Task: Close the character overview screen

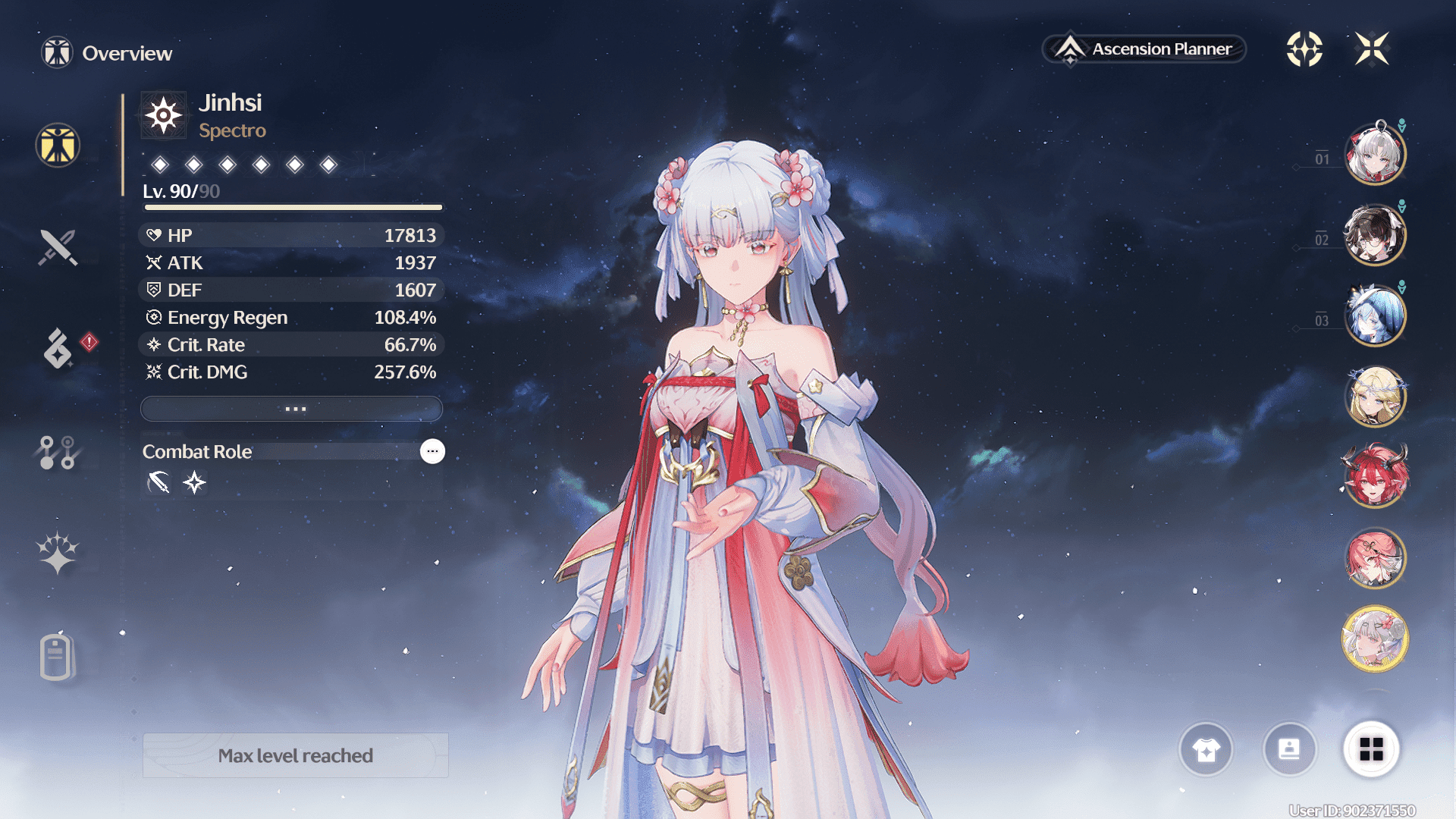Action: click(1372, 49)
